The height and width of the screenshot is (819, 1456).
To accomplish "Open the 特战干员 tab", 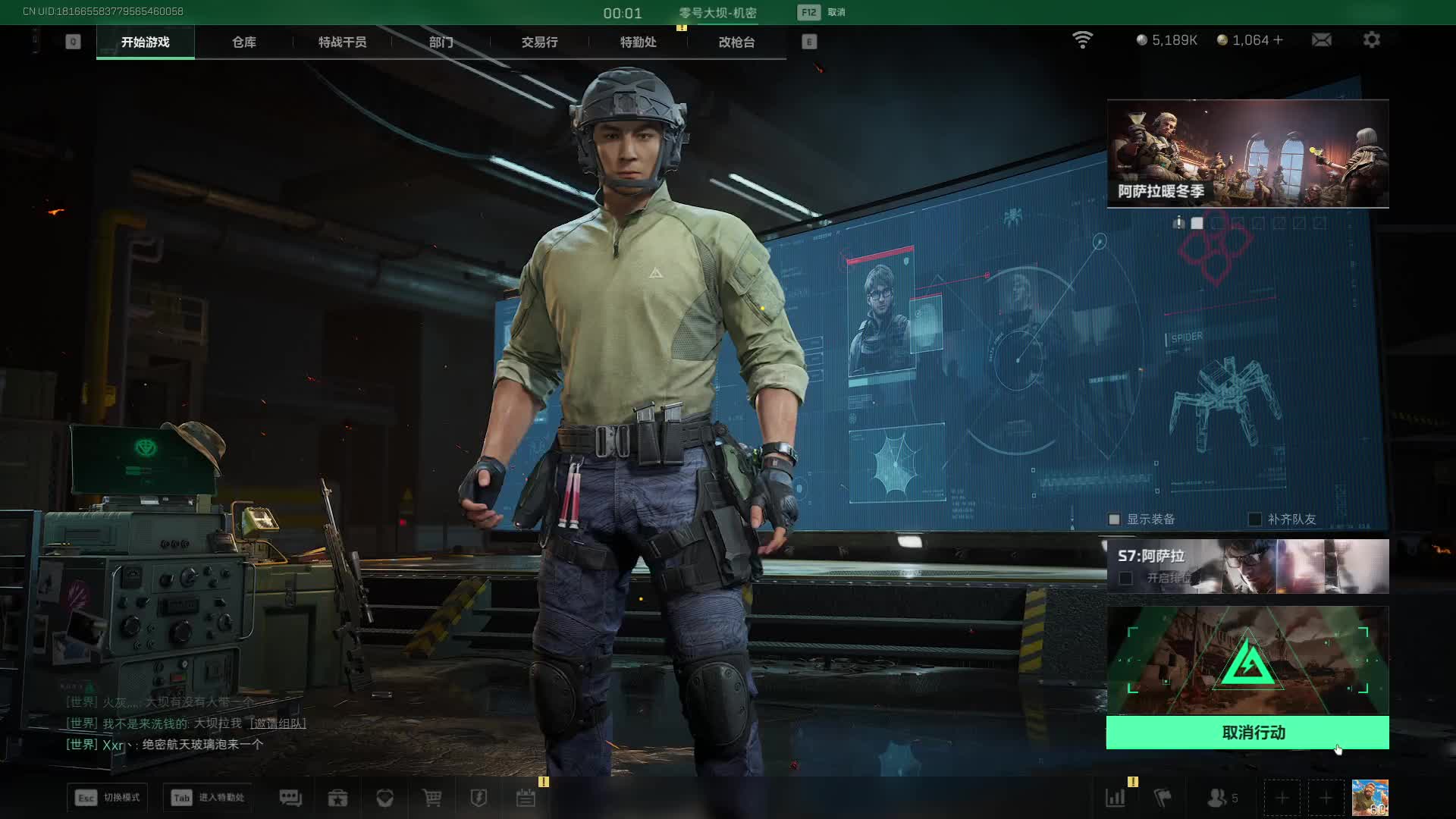I will pyautogui.click(x=342, y=42).
